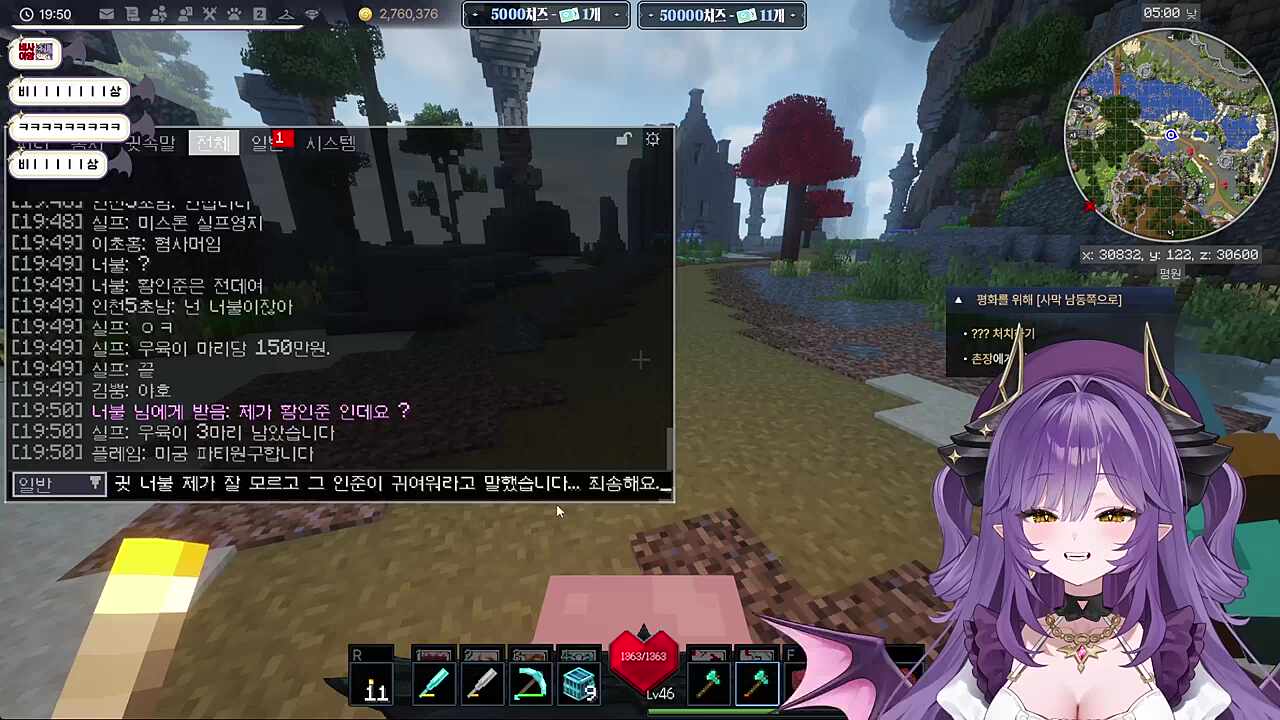Select the diamond pickaxe hotbar slot

(530, 683)
